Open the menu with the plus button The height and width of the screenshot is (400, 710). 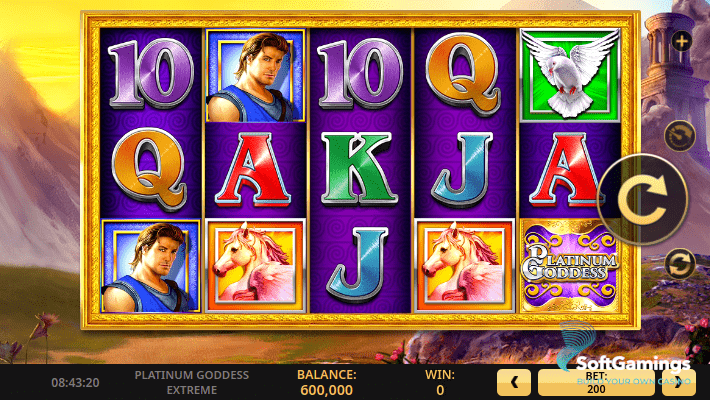point(681,41)
